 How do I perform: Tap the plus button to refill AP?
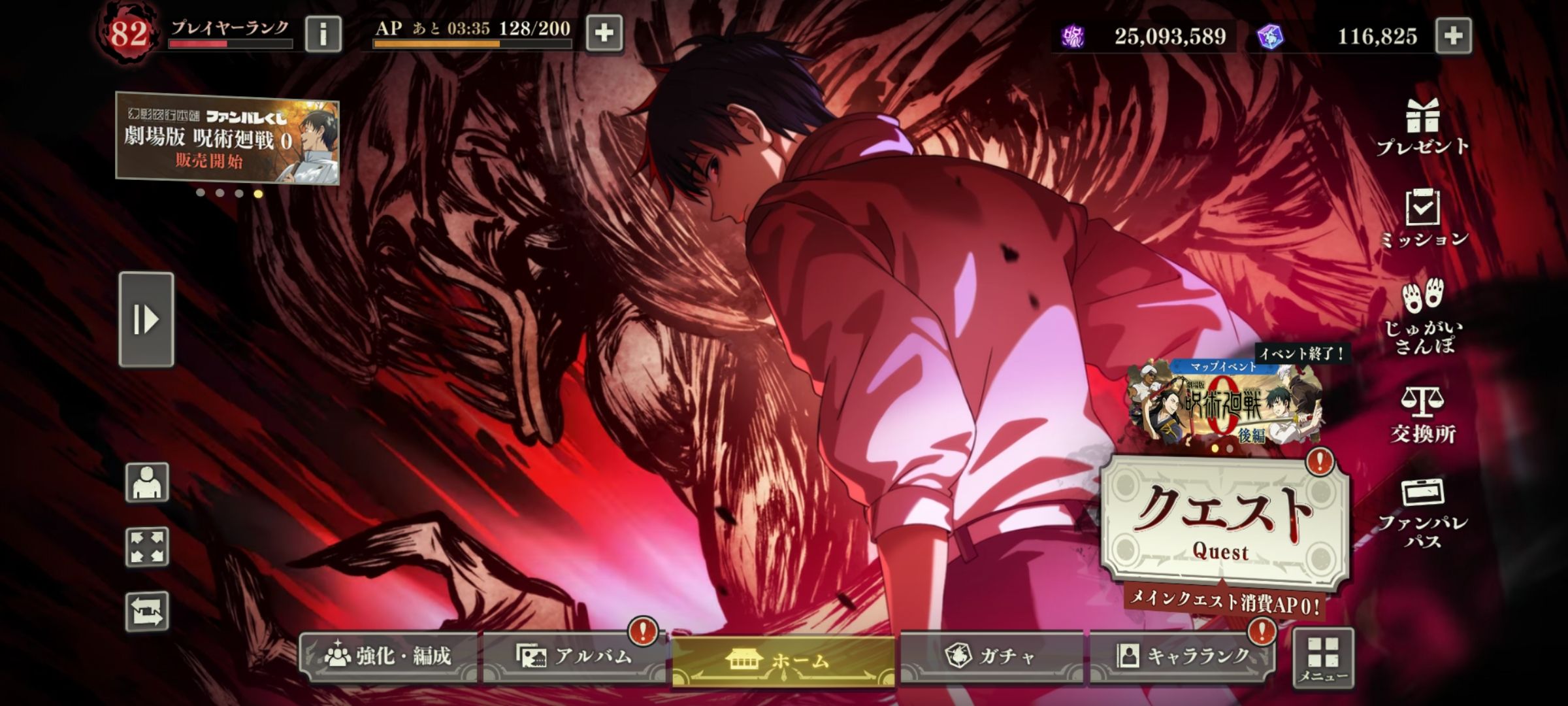[x=604, y=33]
